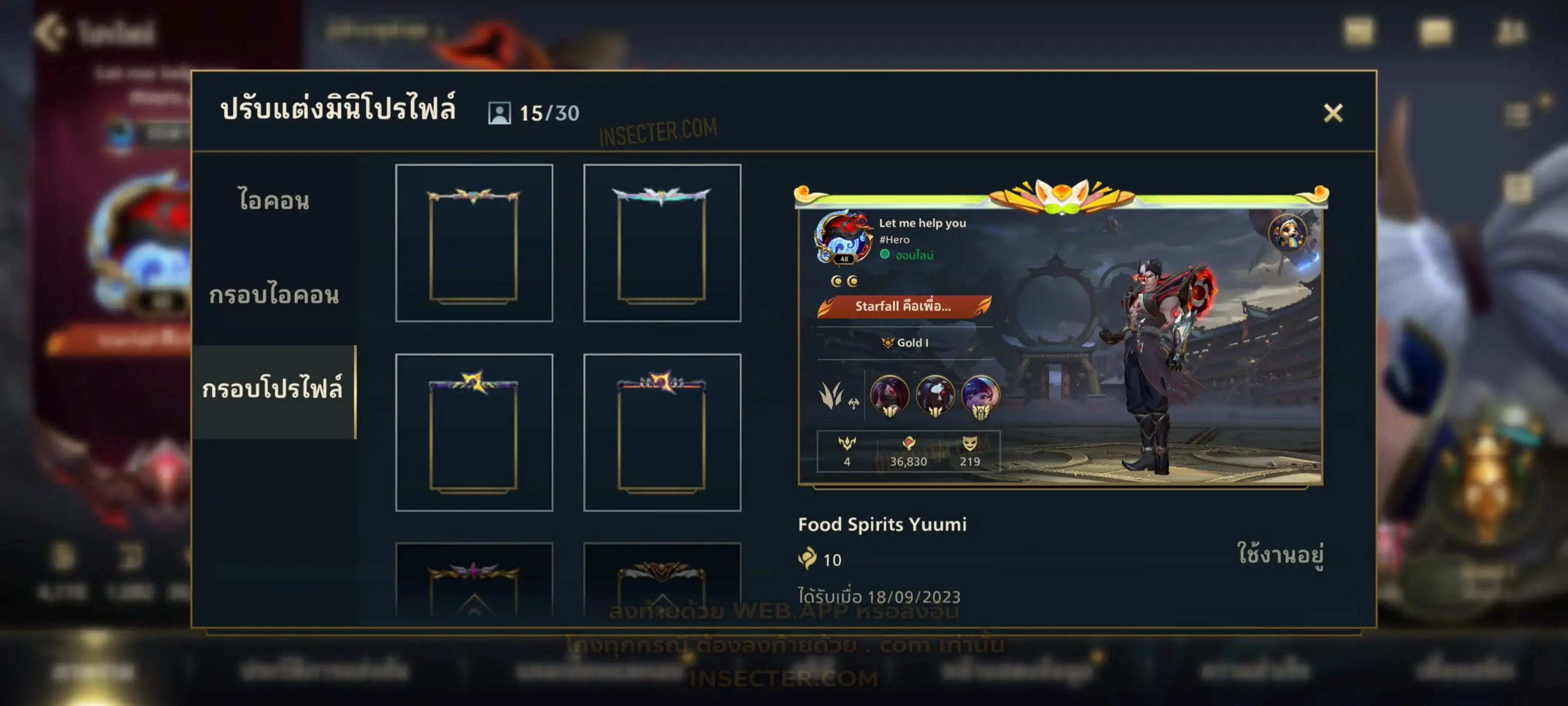Image resolution: width=1568 pixels, height=706 pixels.
Task: Open the กรอบไอคอน tab
Action: (x=274, y=295)
